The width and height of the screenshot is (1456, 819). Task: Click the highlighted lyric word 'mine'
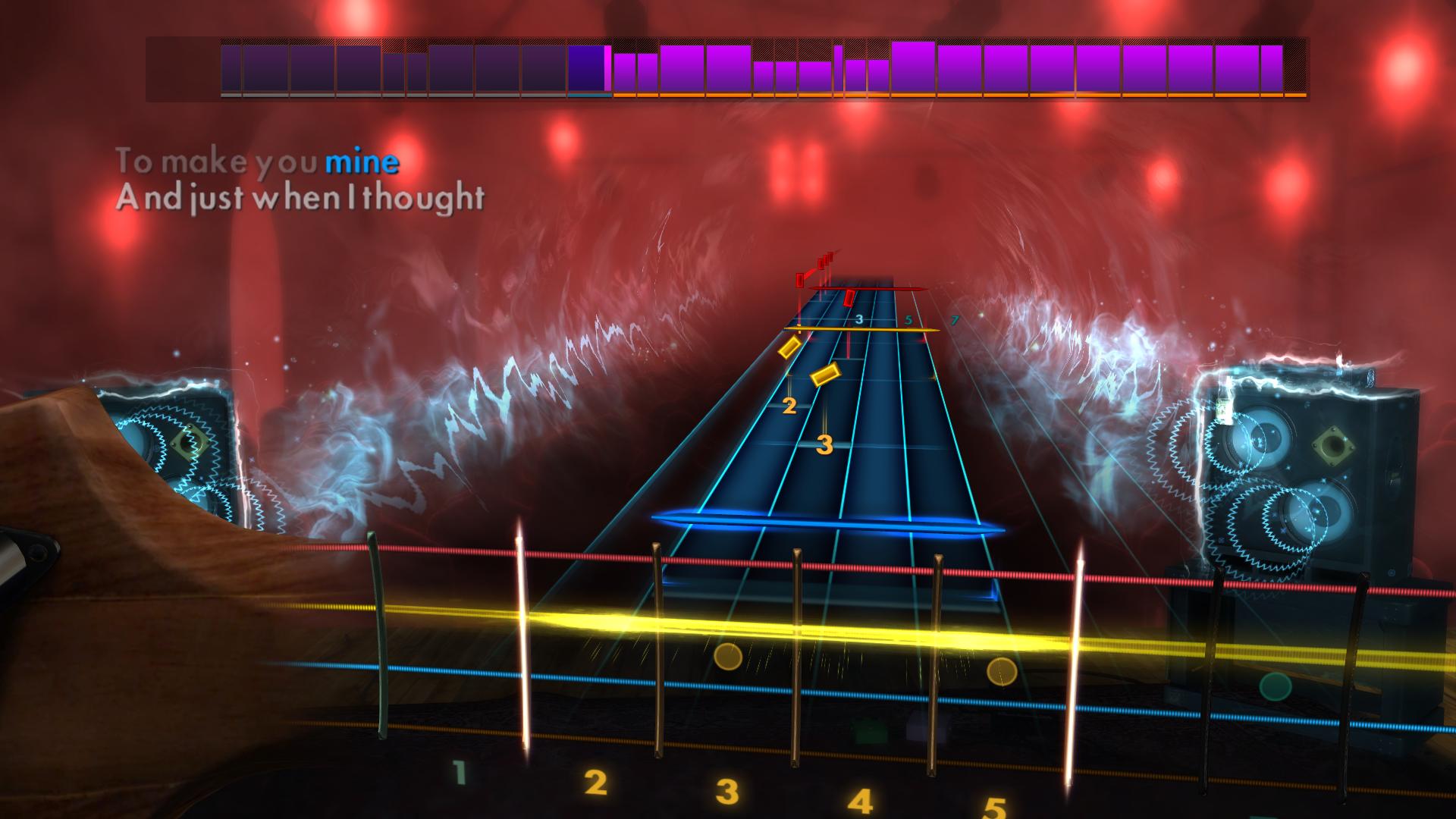coord(362,161)
